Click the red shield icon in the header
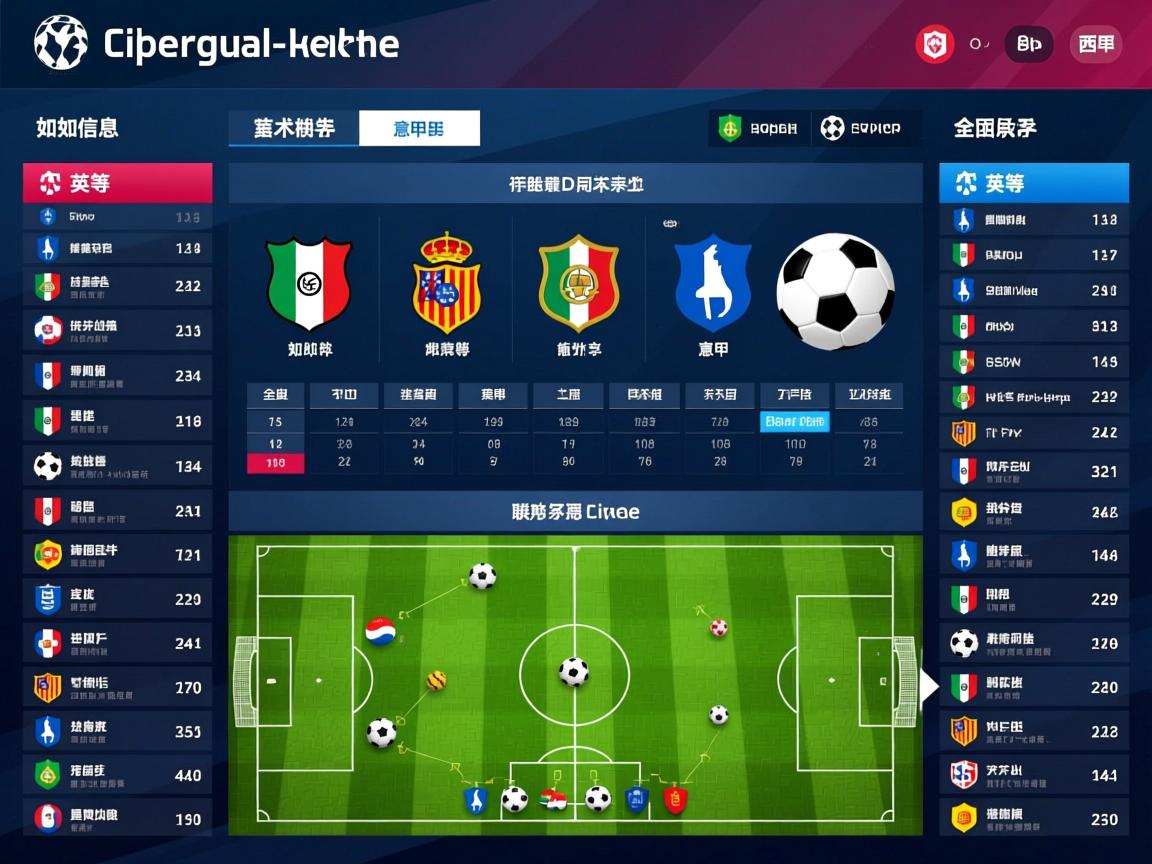Screen dimensions: 1152x864 [935, 45]
